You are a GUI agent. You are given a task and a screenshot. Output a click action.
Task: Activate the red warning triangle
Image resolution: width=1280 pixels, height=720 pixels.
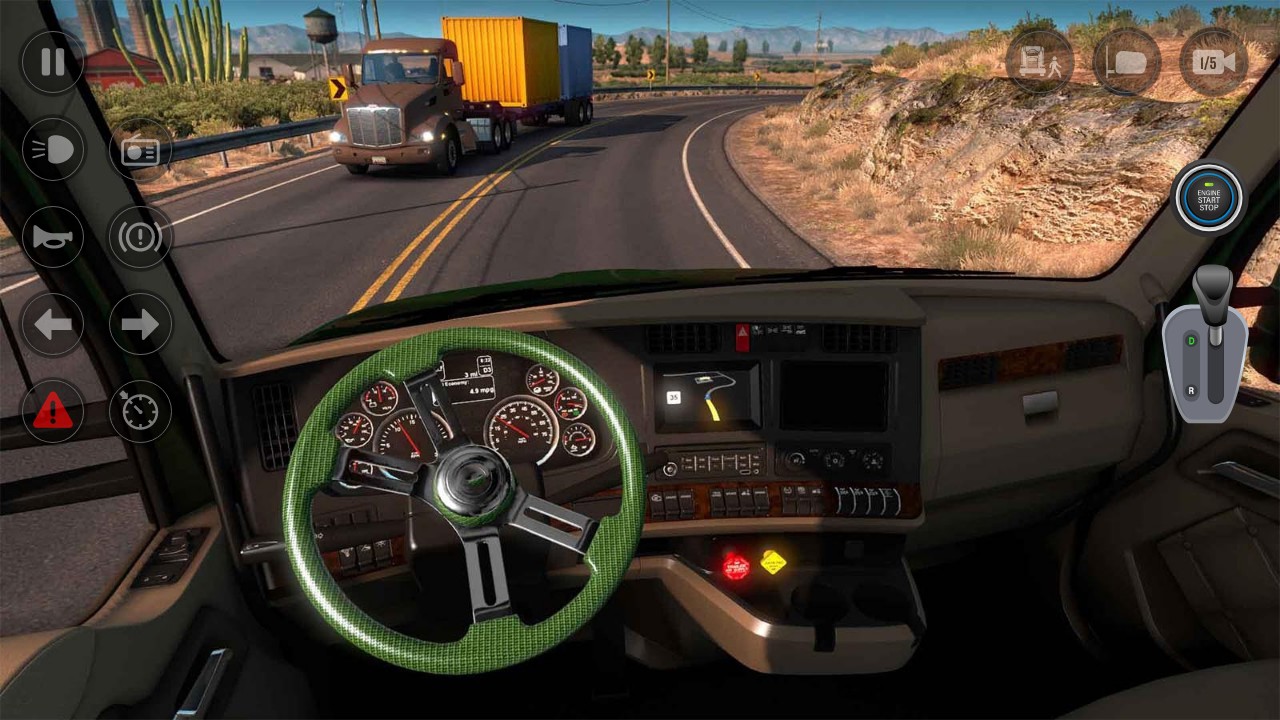tap(52, 410)
